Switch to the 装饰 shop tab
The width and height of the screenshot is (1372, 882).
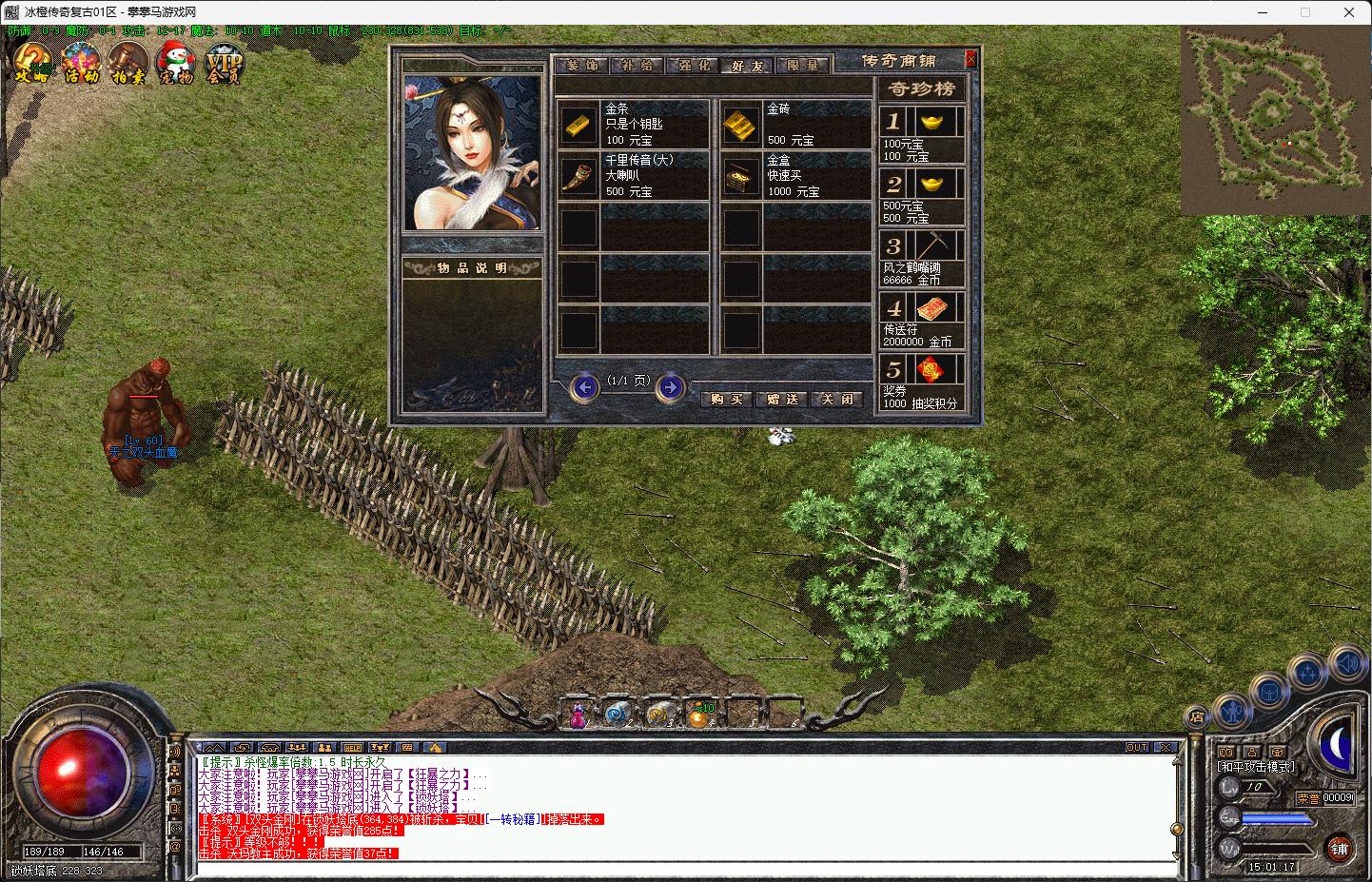click(581, 66)
